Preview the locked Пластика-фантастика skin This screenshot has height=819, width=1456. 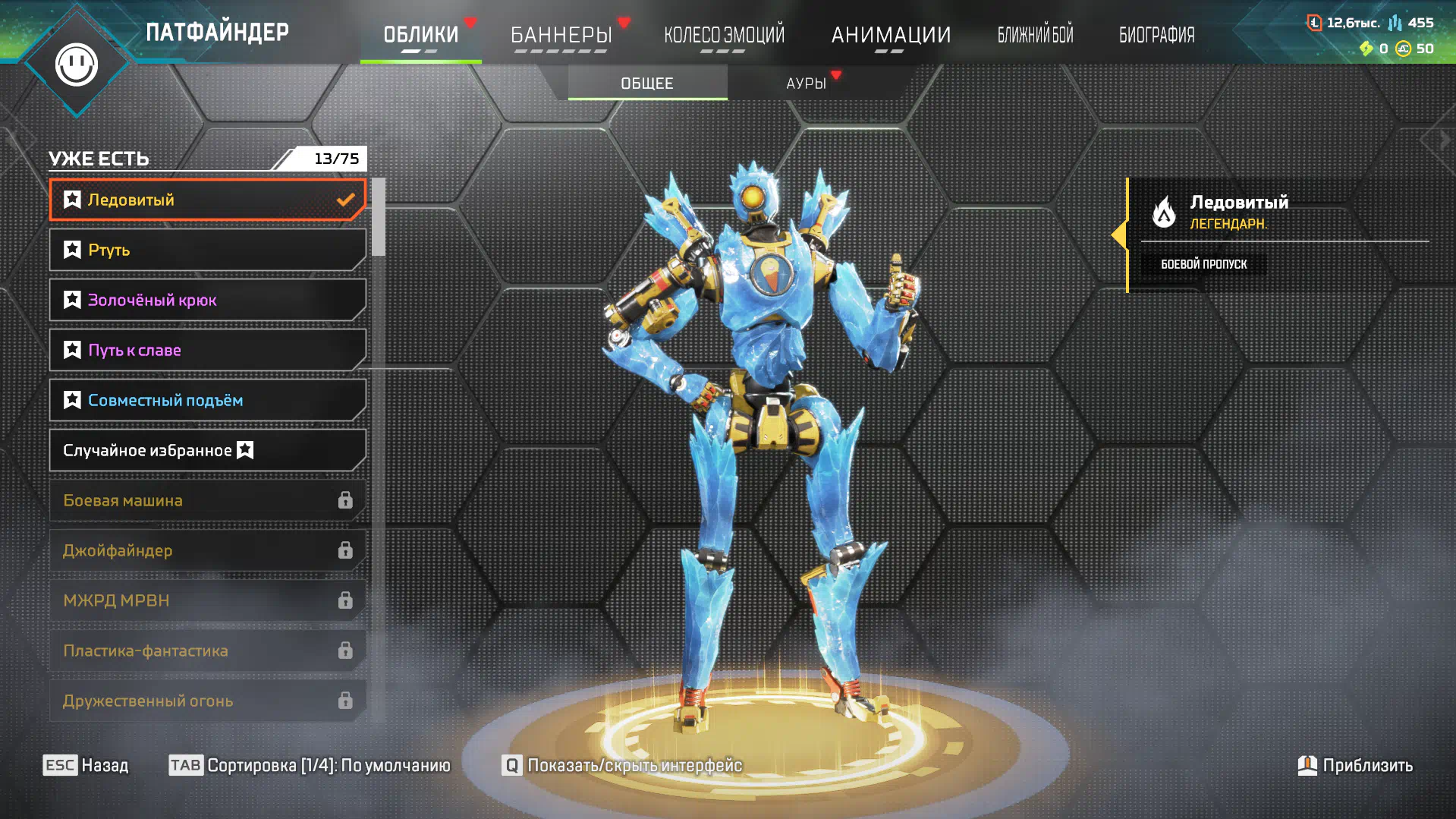click(207, 650)
